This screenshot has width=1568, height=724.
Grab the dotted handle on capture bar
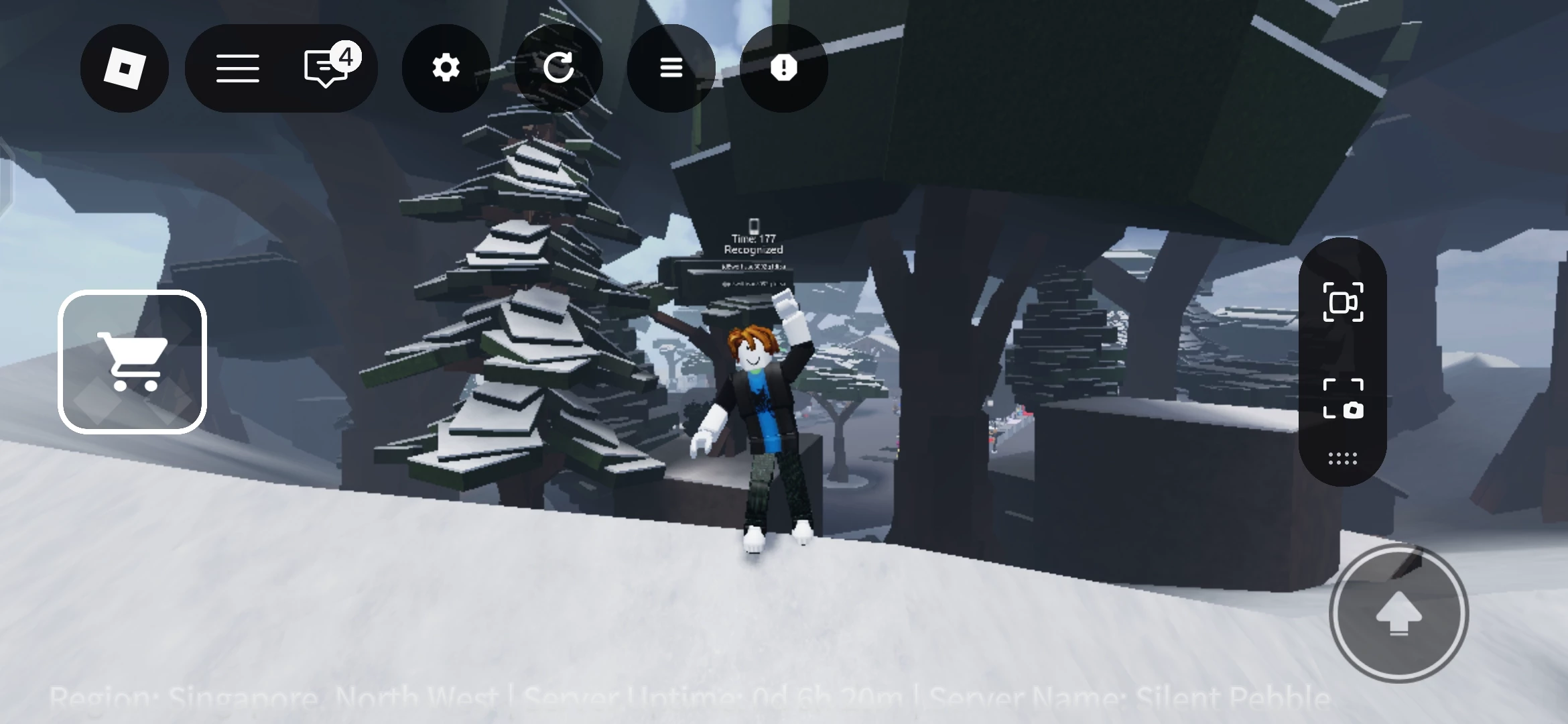tap(1342, 459)
